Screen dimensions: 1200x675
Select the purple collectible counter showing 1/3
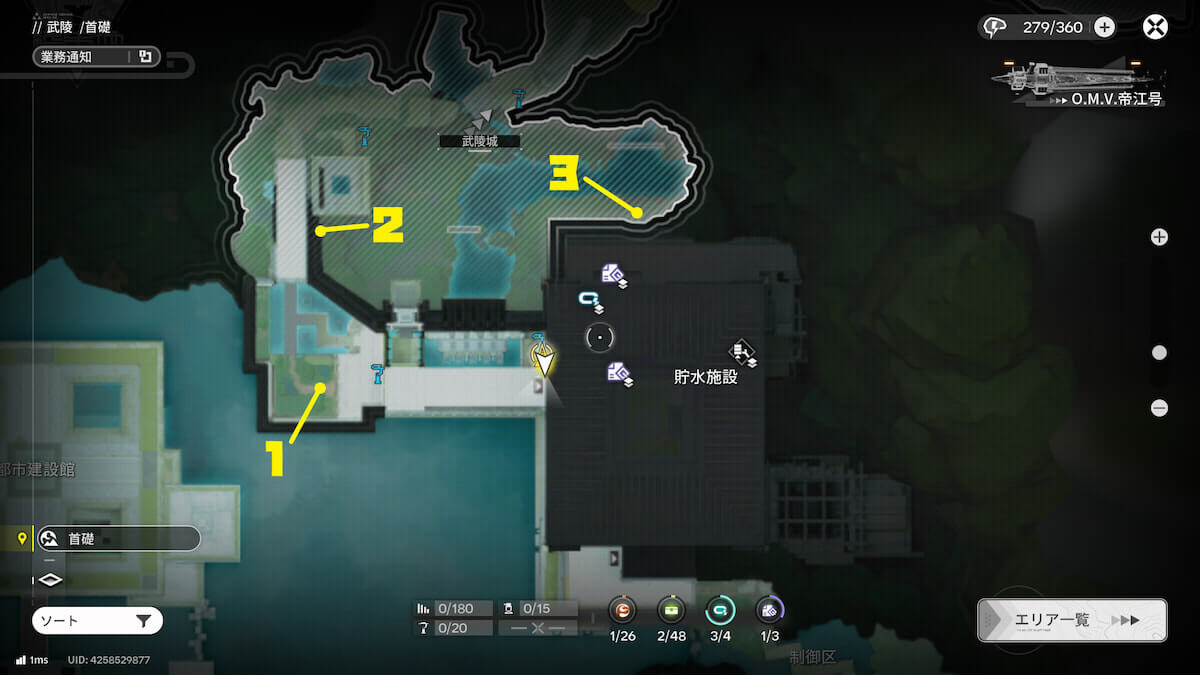768,609
